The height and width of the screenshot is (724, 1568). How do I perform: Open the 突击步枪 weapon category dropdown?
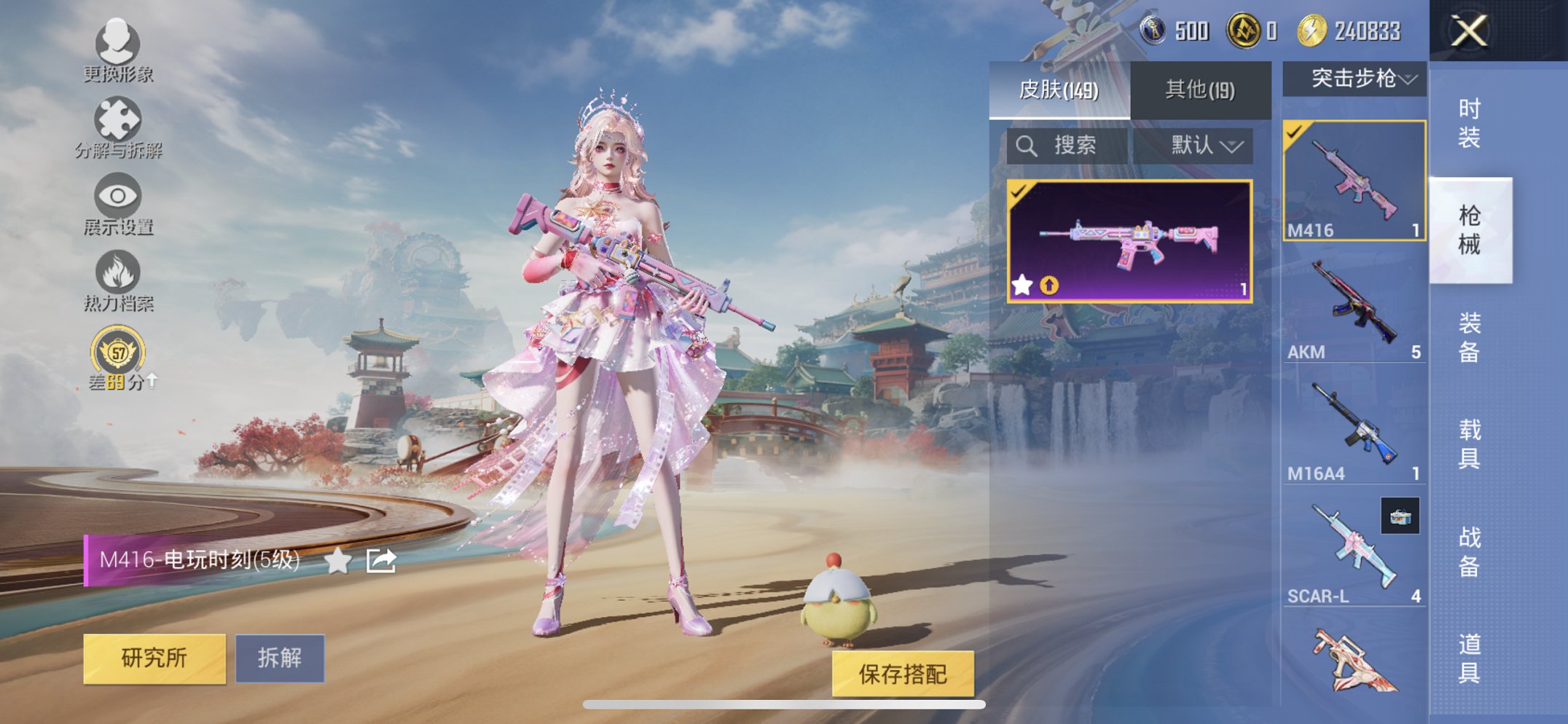[x=1360, y=79]
